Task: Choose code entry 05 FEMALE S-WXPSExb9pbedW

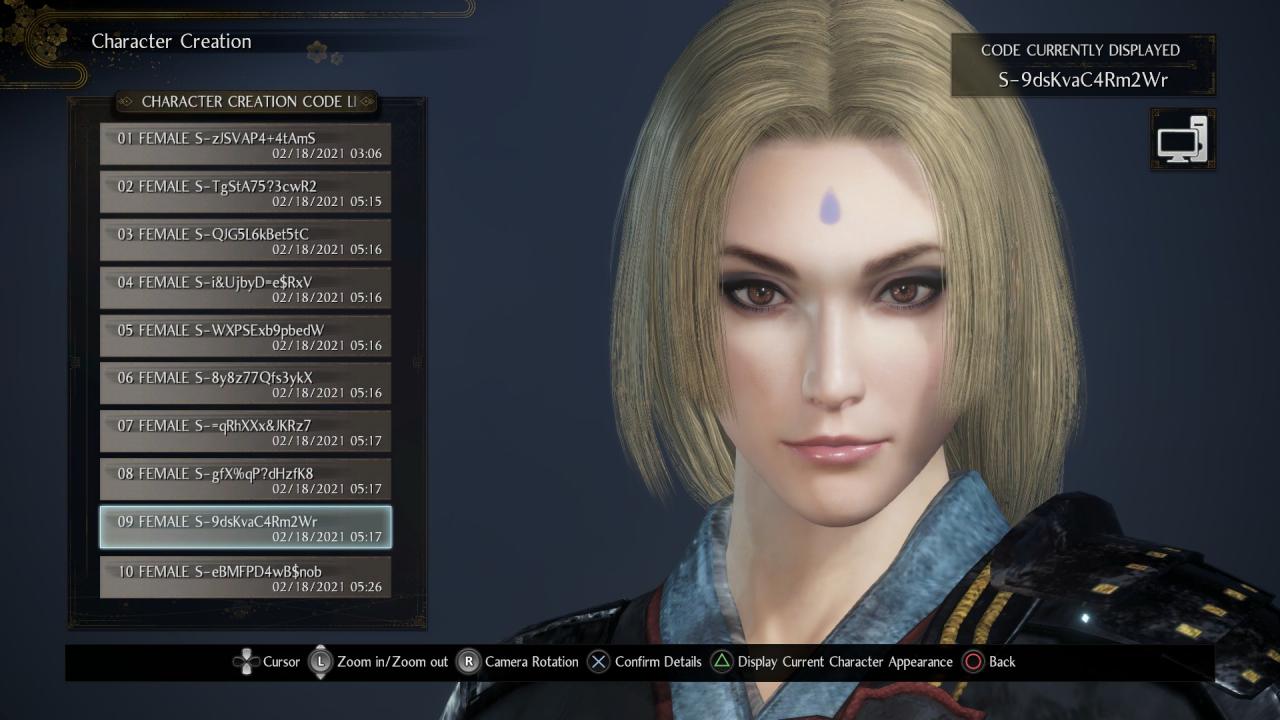Action: point(245,336)
